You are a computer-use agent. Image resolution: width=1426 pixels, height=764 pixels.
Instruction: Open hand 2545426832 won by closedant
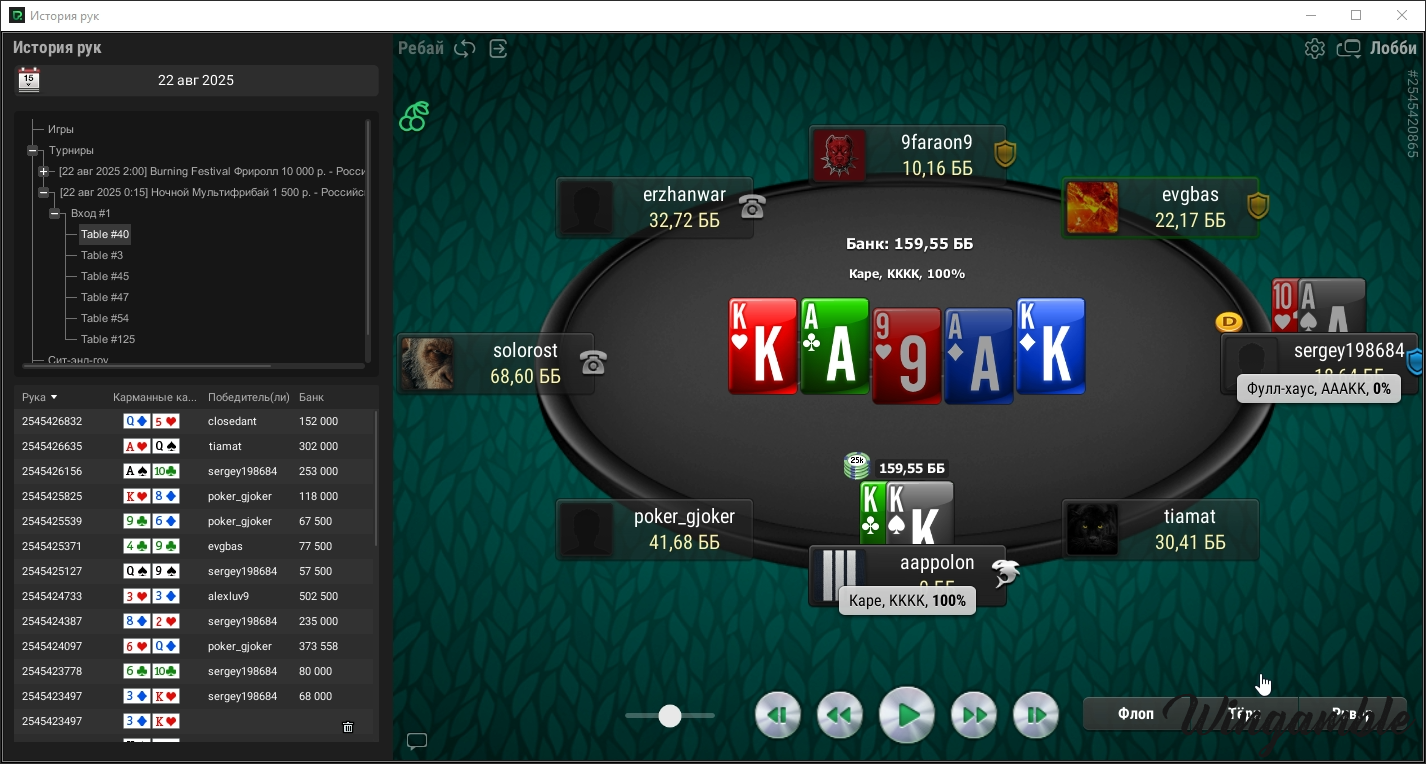tap(52, 421)
